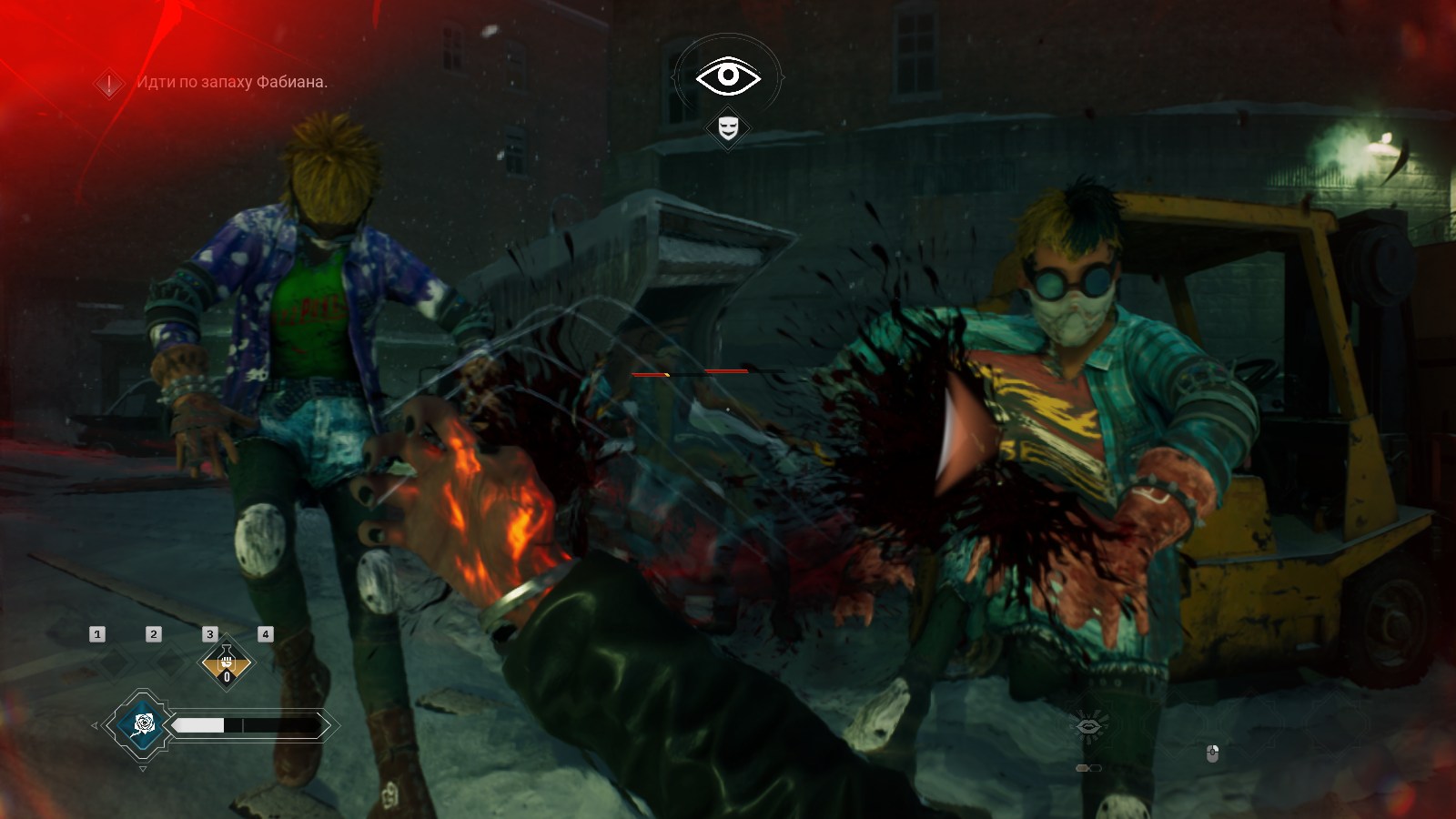The height and width of the screenshot is (819, 1456).
Task: Select the fist elixir flask in slot 3
Action: click(x=227, y=662)
